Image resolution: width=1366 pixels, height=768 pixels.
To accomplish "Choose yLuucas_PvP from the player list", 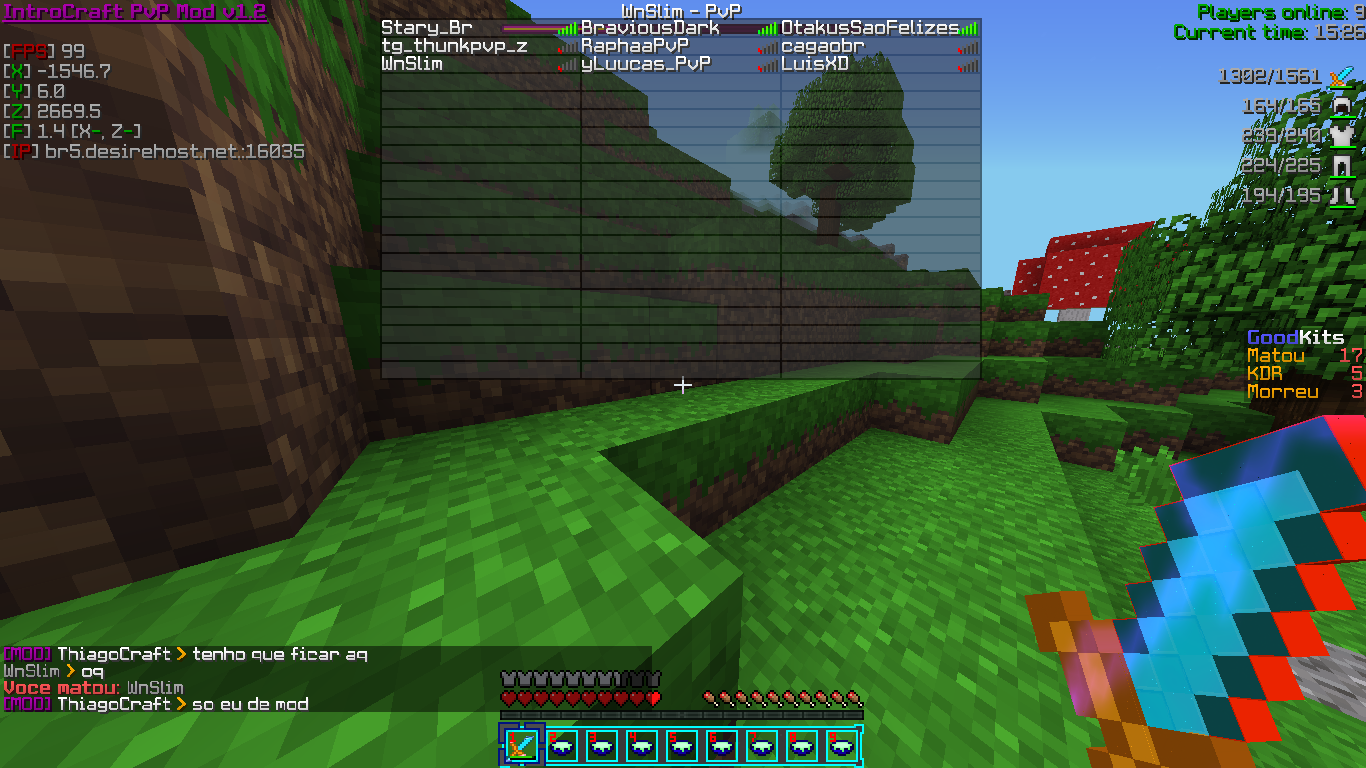I will tap(646, 64).
